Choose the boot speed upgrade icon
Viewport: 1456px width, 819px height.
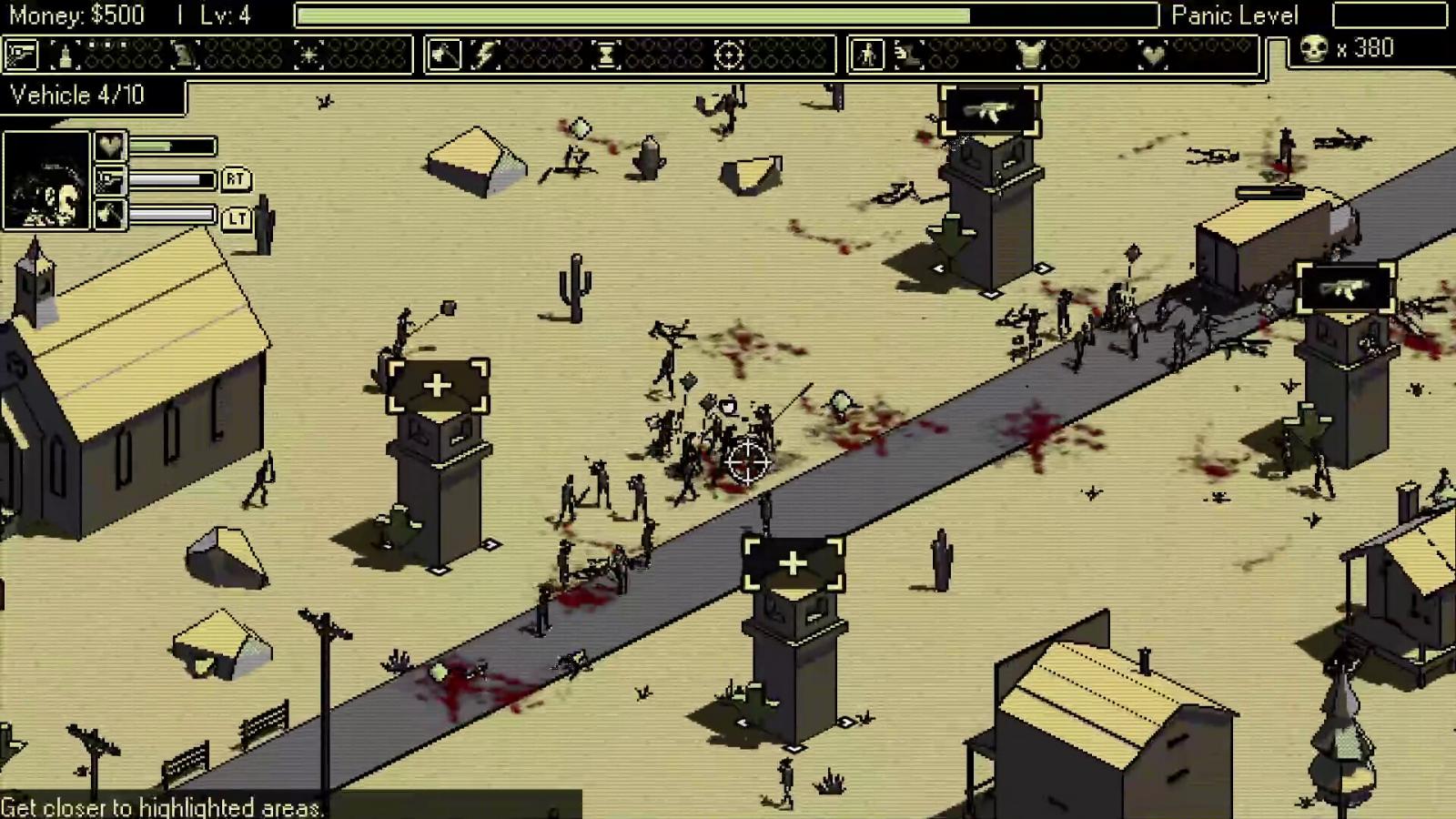tap(908, 55)
